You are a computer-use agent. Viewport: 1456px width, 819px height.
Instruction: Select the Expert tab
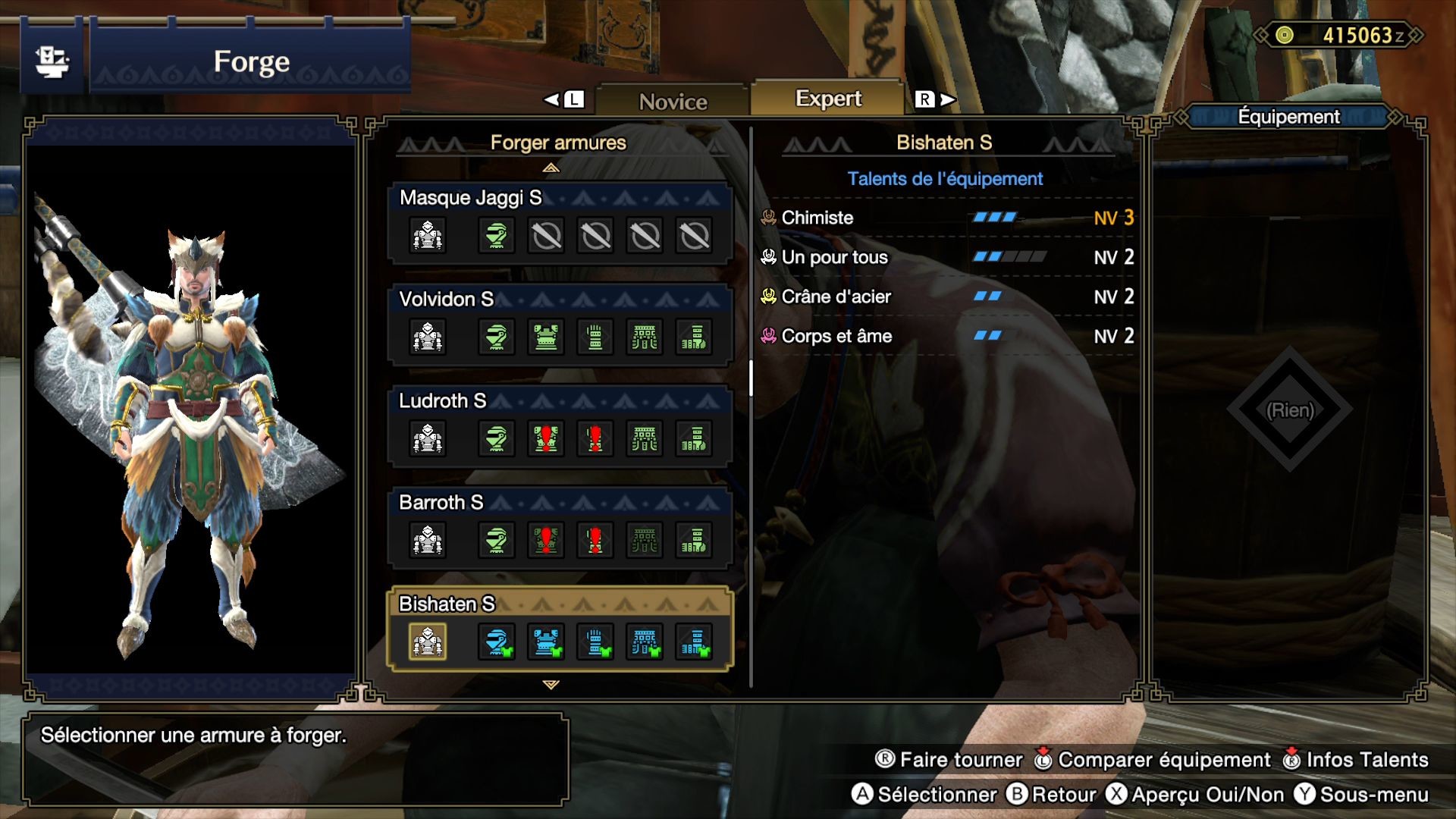pyautogui.click(x=827, y=98)
